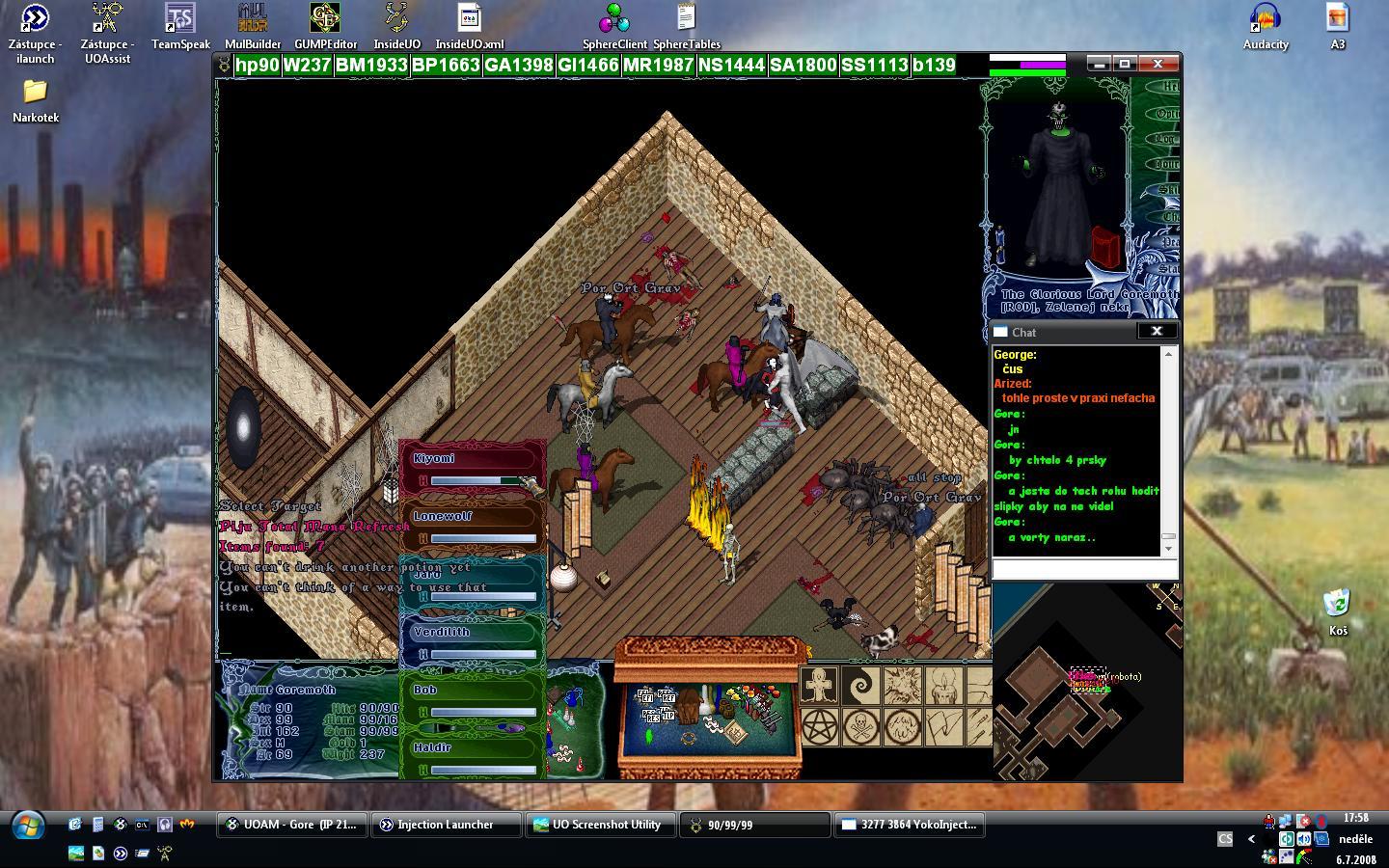Viewport: 1389px width, 868px height.
Task: Cast the spiral spell icon
Action: pyautogui.click(x=861, y=686)
